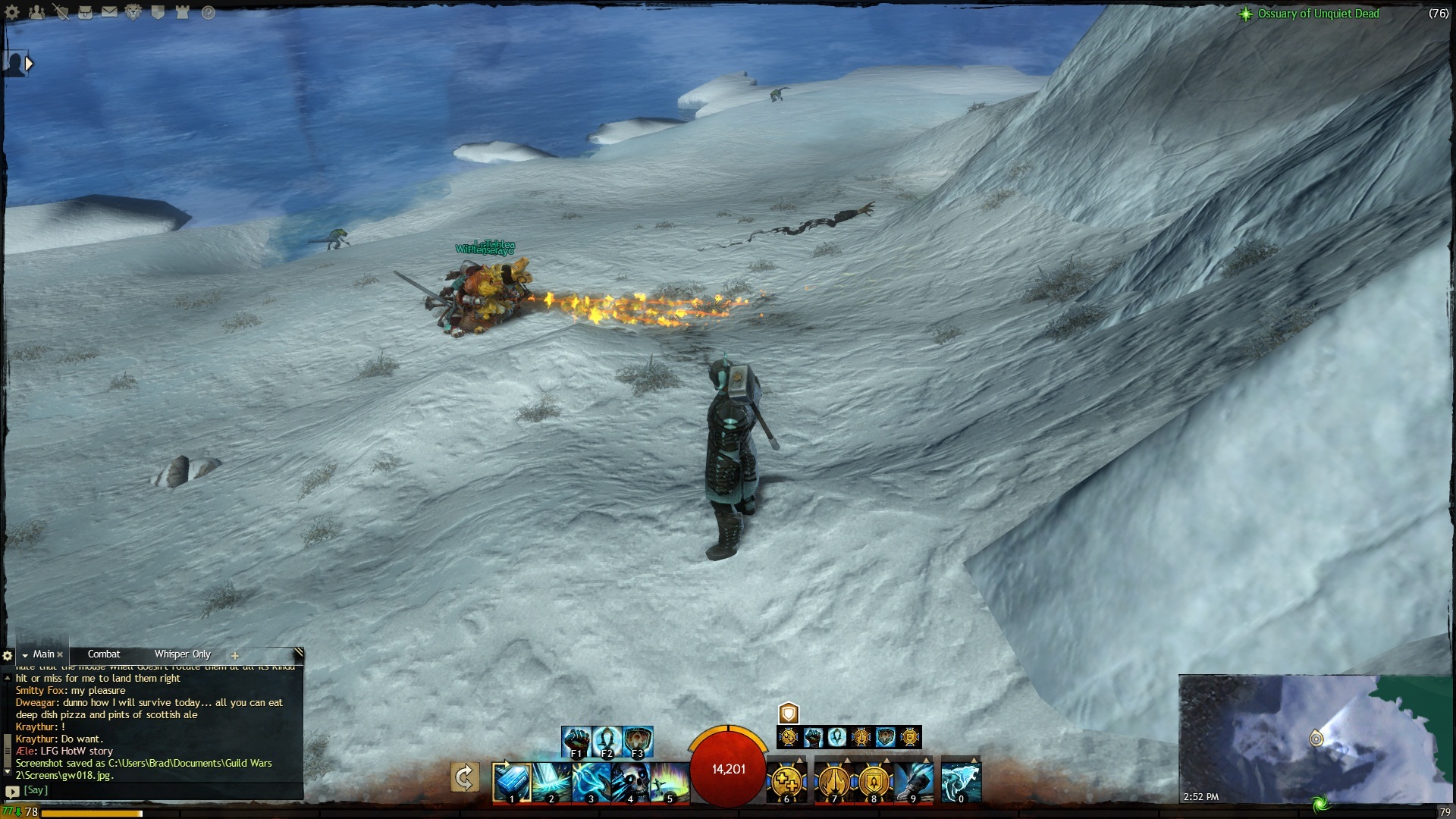Open the gear-shaped game menu icon
Image resolution: width=1456 pixels, height=819 pixels.
[12, 12]
